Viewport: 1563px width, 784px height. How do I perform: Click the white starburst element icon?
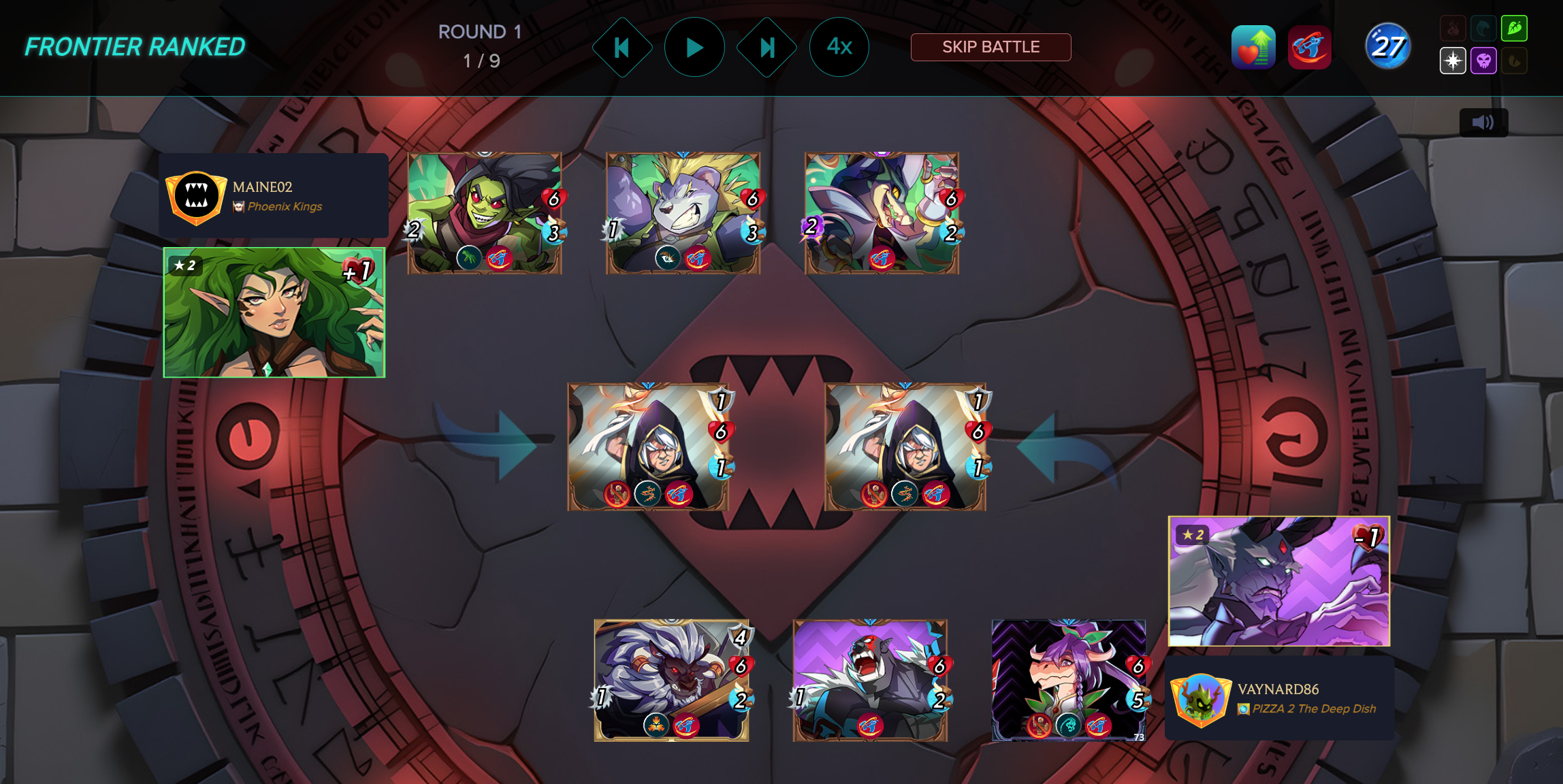tap(1453, 61)
